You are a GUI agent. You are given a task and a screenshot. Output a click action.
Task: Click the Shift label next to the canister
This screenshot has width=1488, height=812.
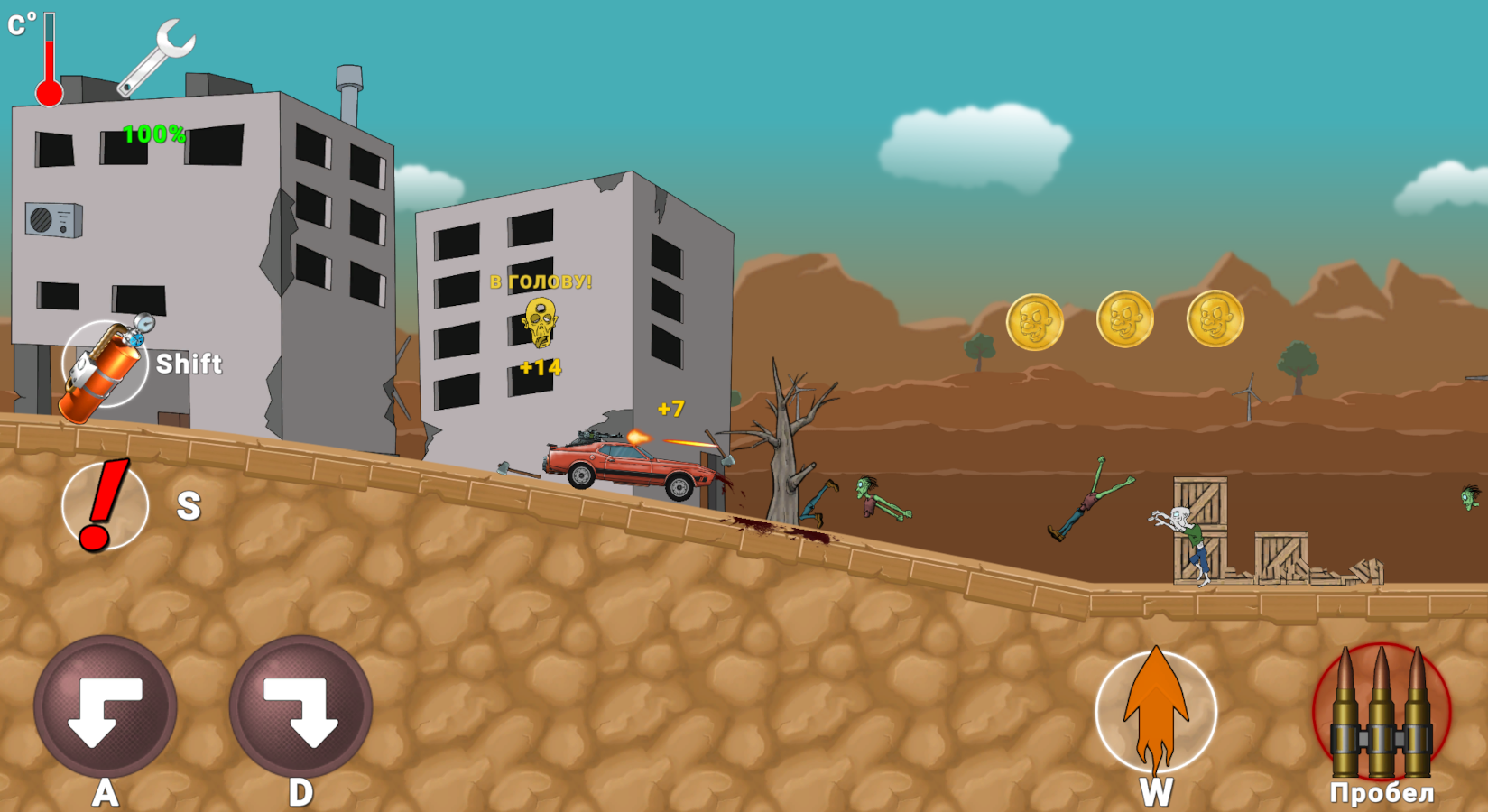coord(189,364)
